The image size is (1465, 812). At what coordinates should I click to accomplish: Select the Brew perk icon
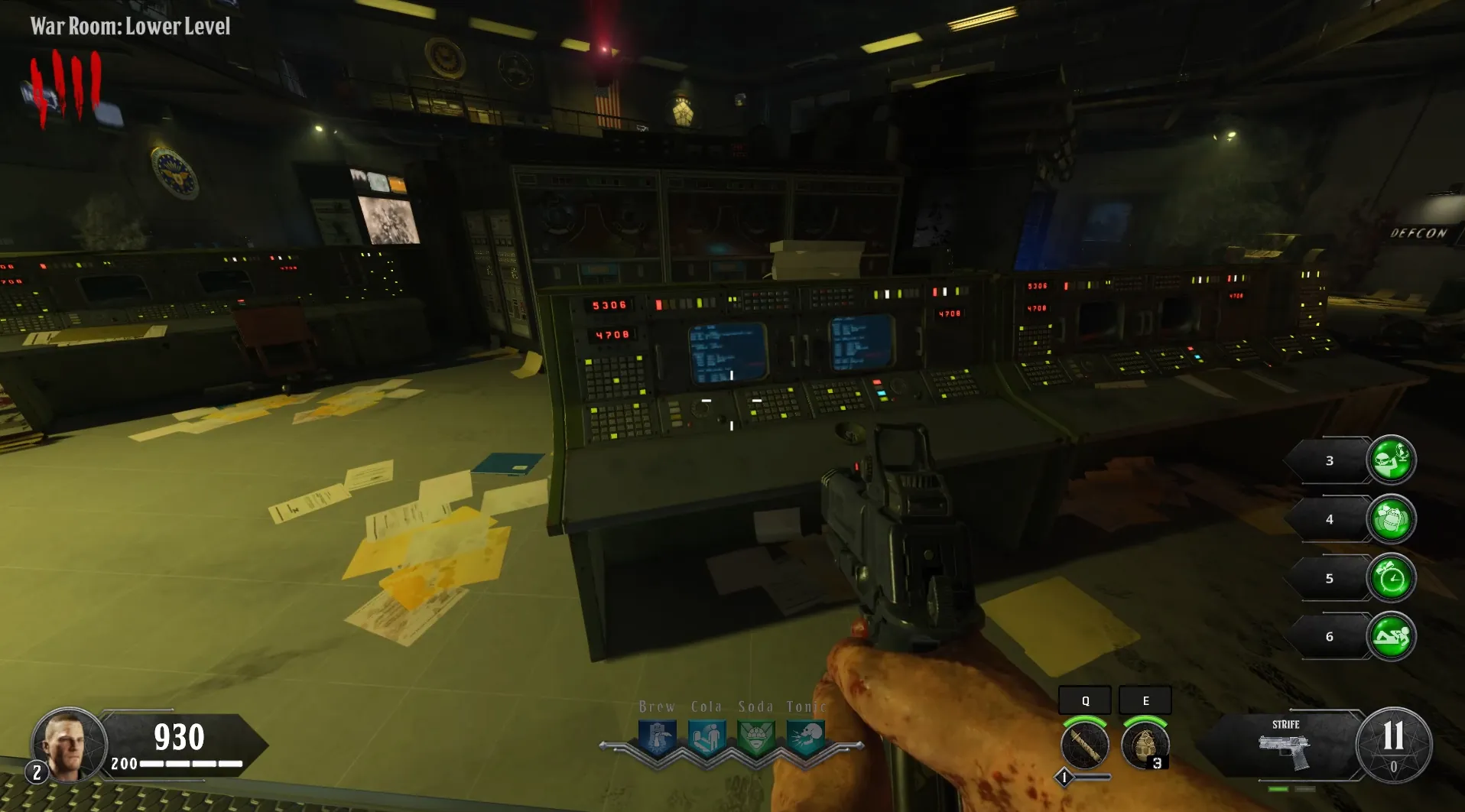pos(658,739)
